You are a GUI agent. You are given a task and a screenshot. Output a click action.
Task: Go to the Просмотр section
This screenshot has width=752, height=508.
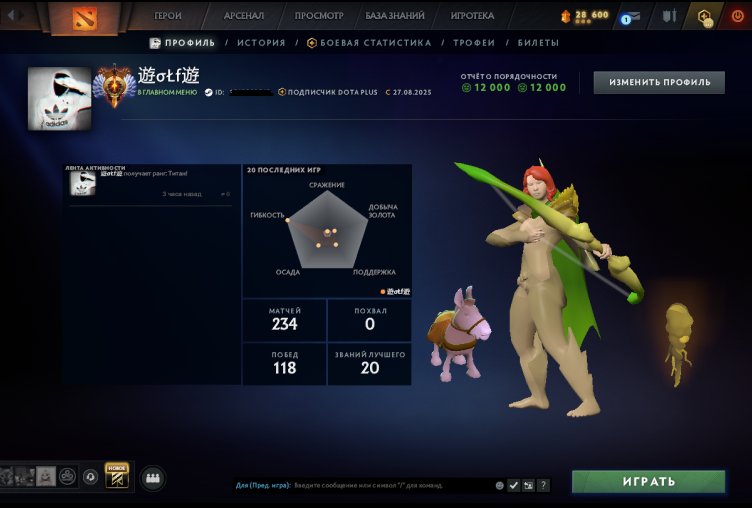click(319, 16)
